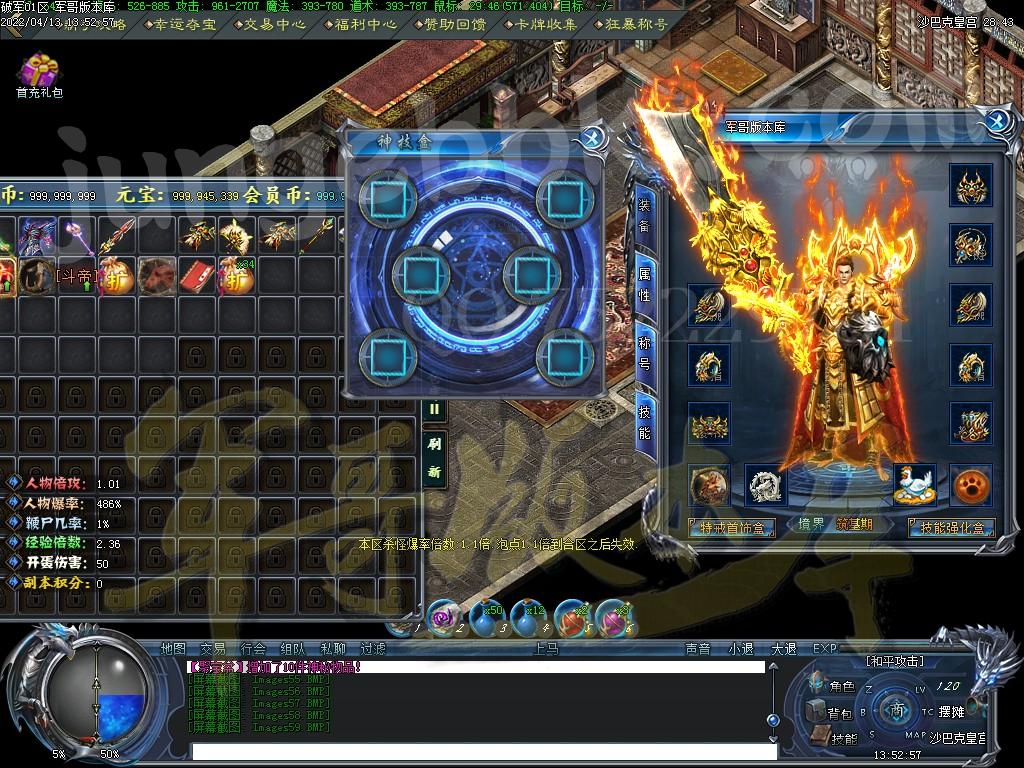
Task: Click the chat input field
Action: coord(480,751)
